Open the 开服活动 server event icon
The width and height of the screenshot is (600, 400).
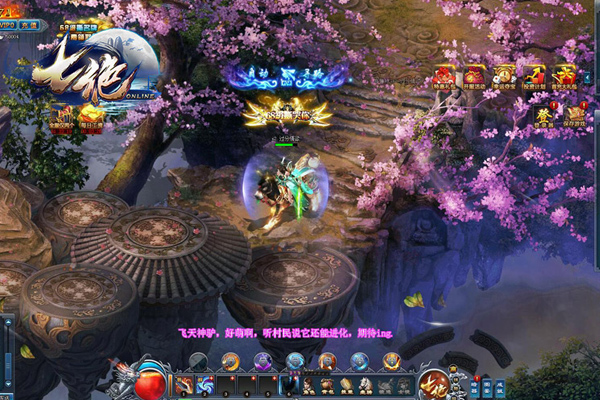pyautogui.click(x=474, y=77)
